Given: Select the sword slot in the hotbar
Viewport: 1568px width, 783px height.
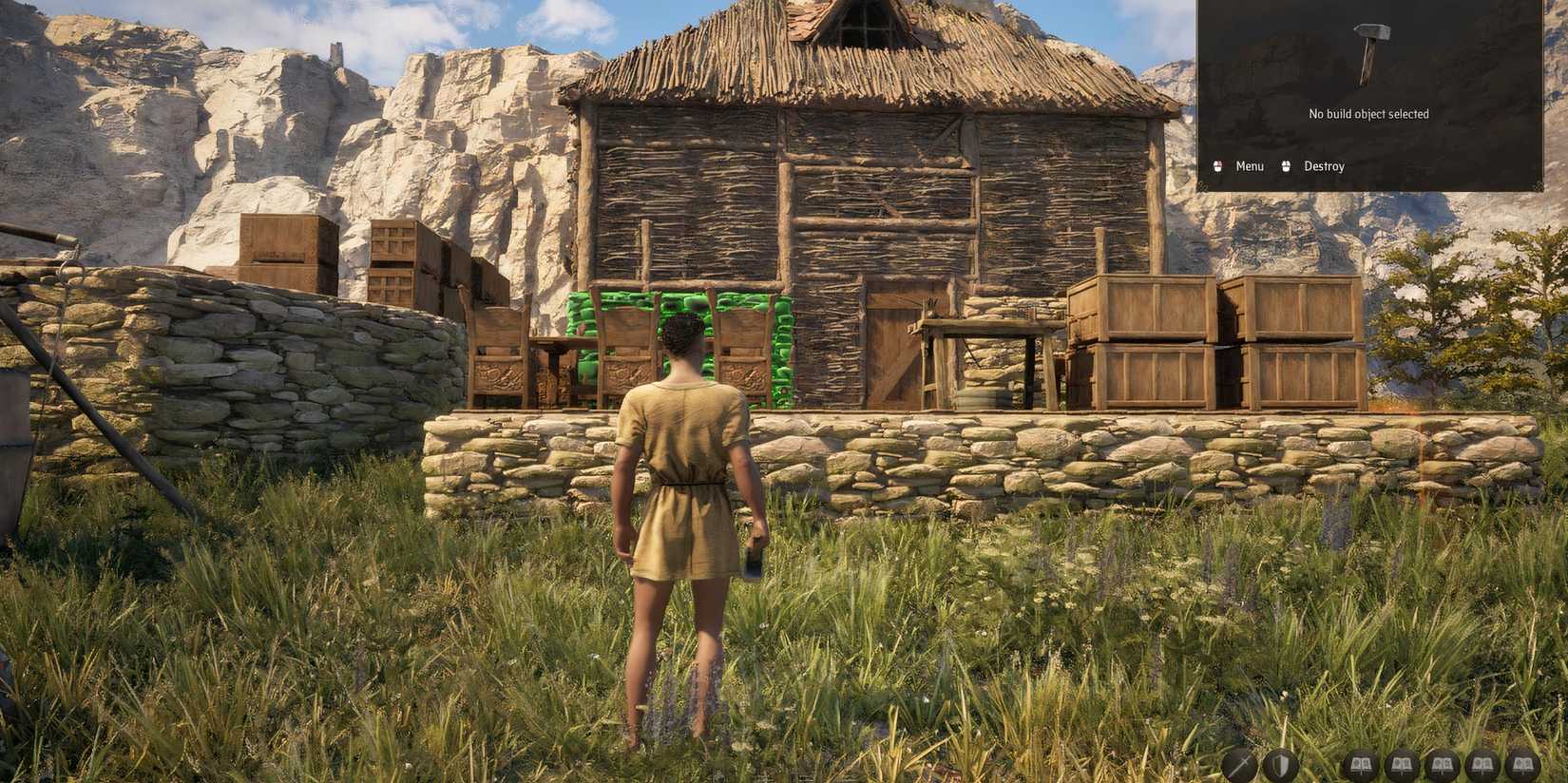Looking at the screenshot, I should click(x=1237, y=763).
